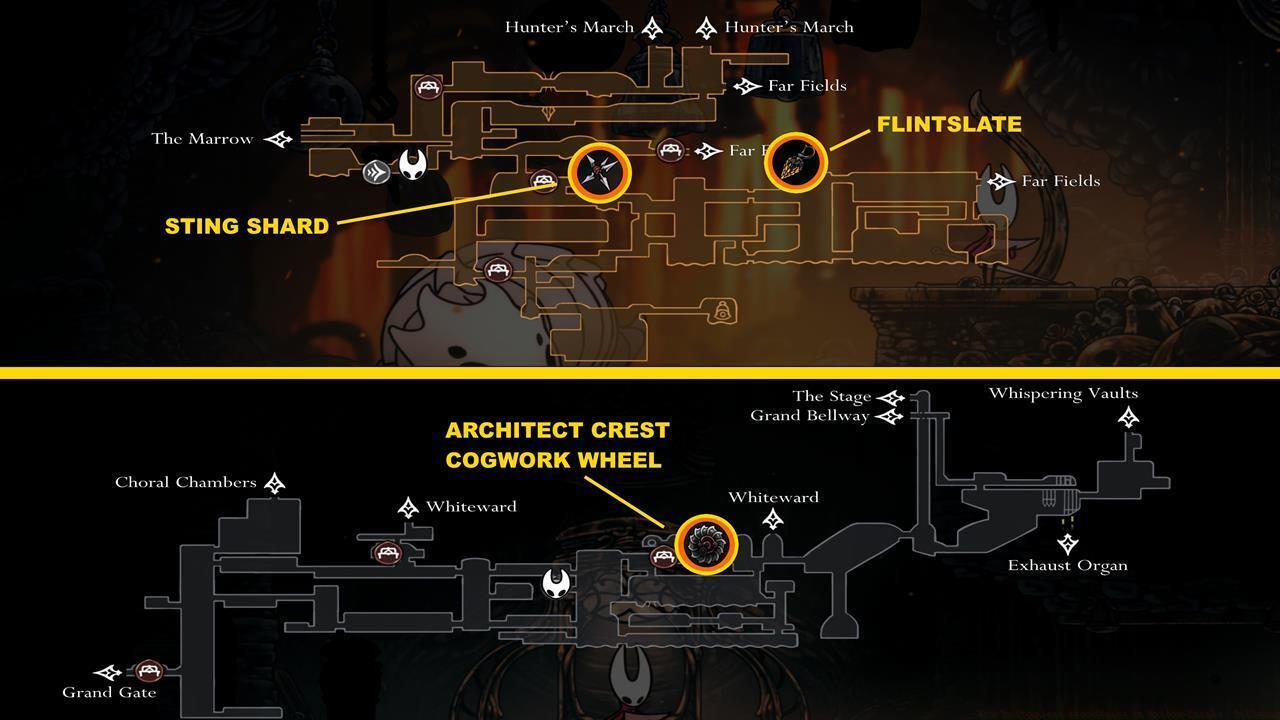Image resolution: width=1280 pixels, height=720 pixels.
Task: Click the Whispering Vaults exit arrow
Action: click(1128, 419)
